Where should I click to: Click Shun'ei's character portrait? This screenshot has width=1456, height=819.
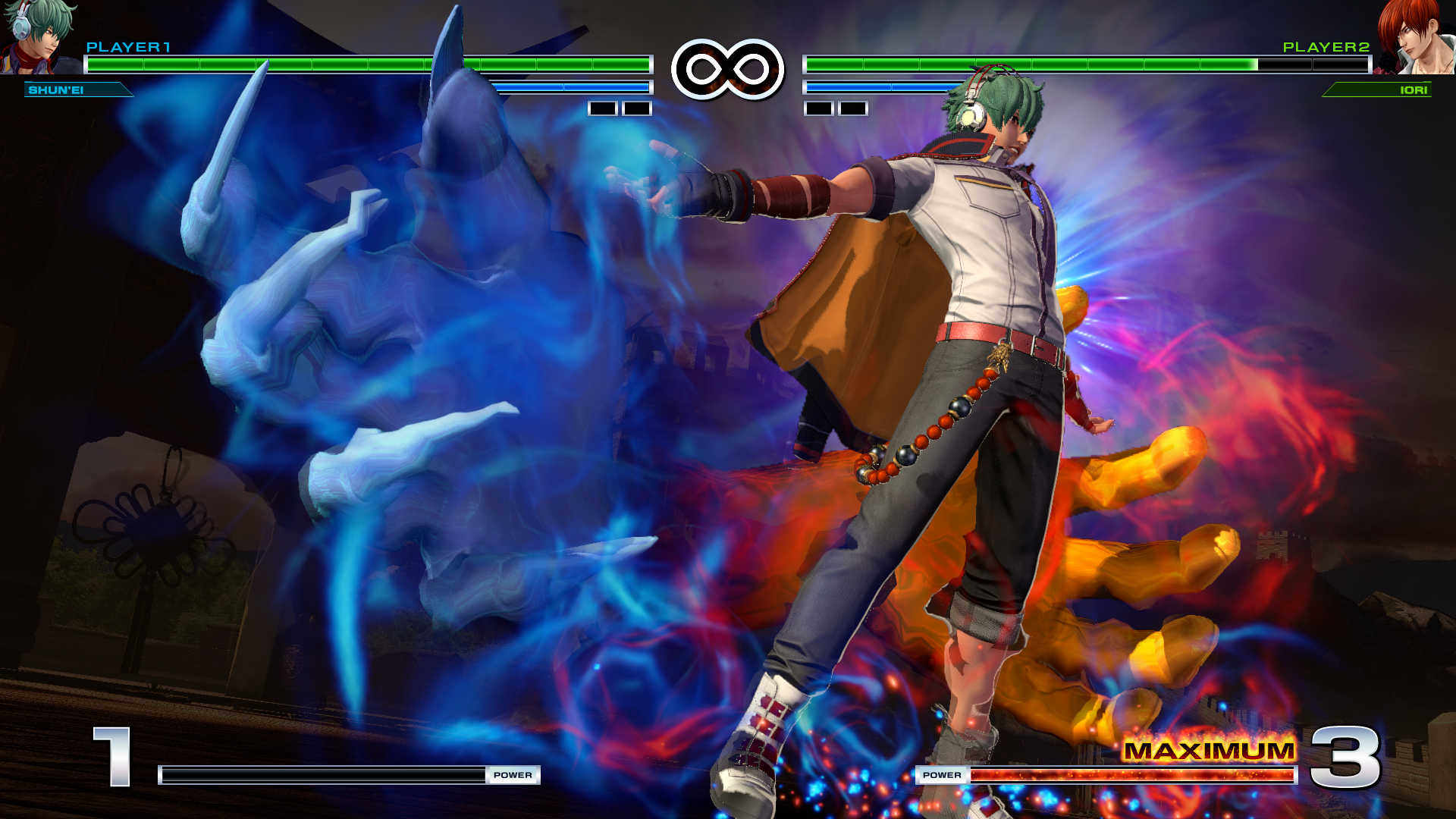pyautogui.click(x=39, y=36)
